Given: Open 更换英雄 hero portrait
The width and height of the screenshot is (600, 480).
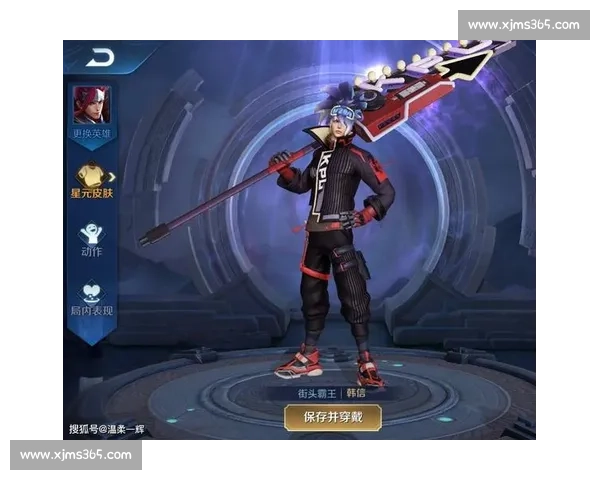Looking at the screenshot, I should [x=91, y=105].
